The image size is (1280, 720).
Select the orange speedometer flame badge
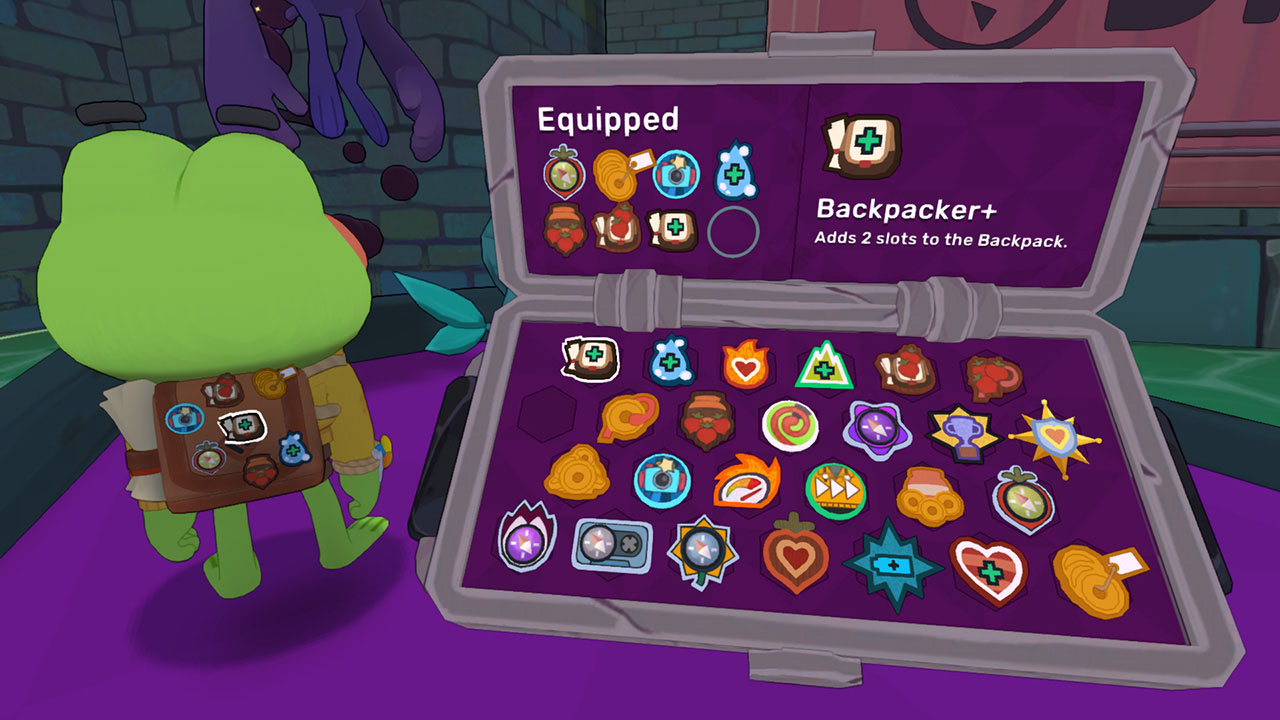(x=745, y=485)
